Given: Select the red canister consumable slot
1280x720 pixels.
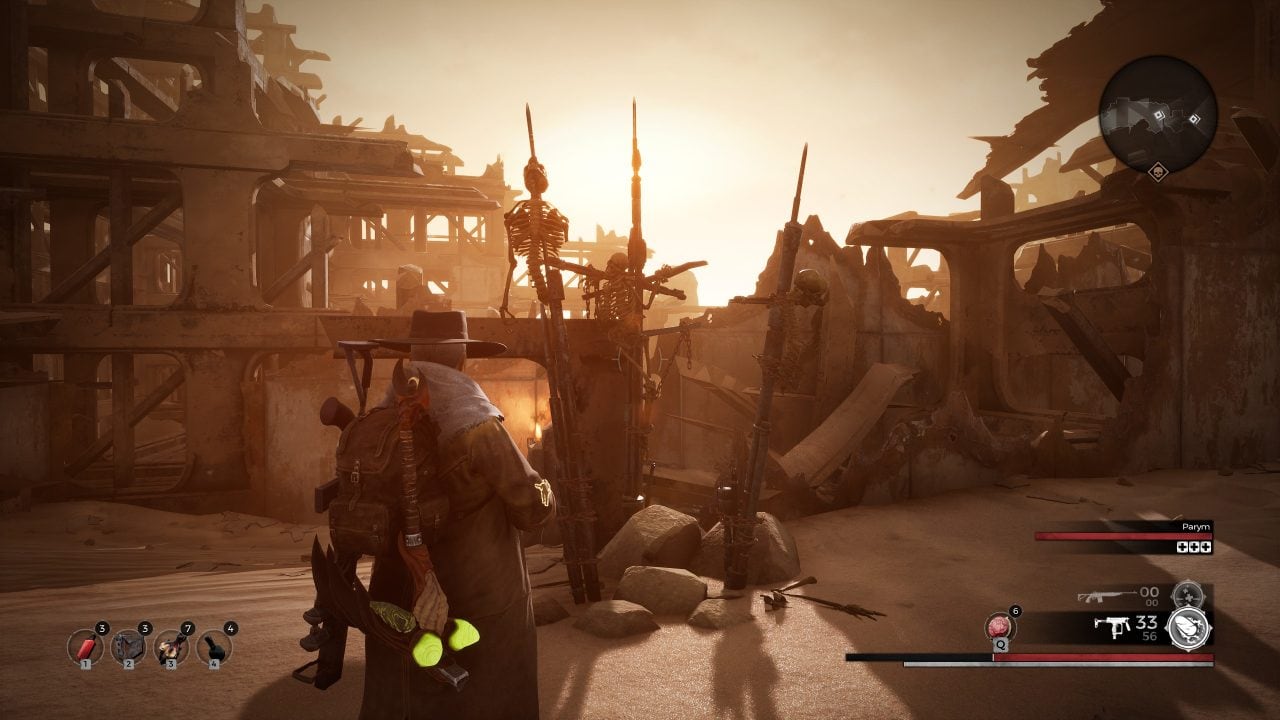Looking at the screenshot, I should (x=85, y=648).
